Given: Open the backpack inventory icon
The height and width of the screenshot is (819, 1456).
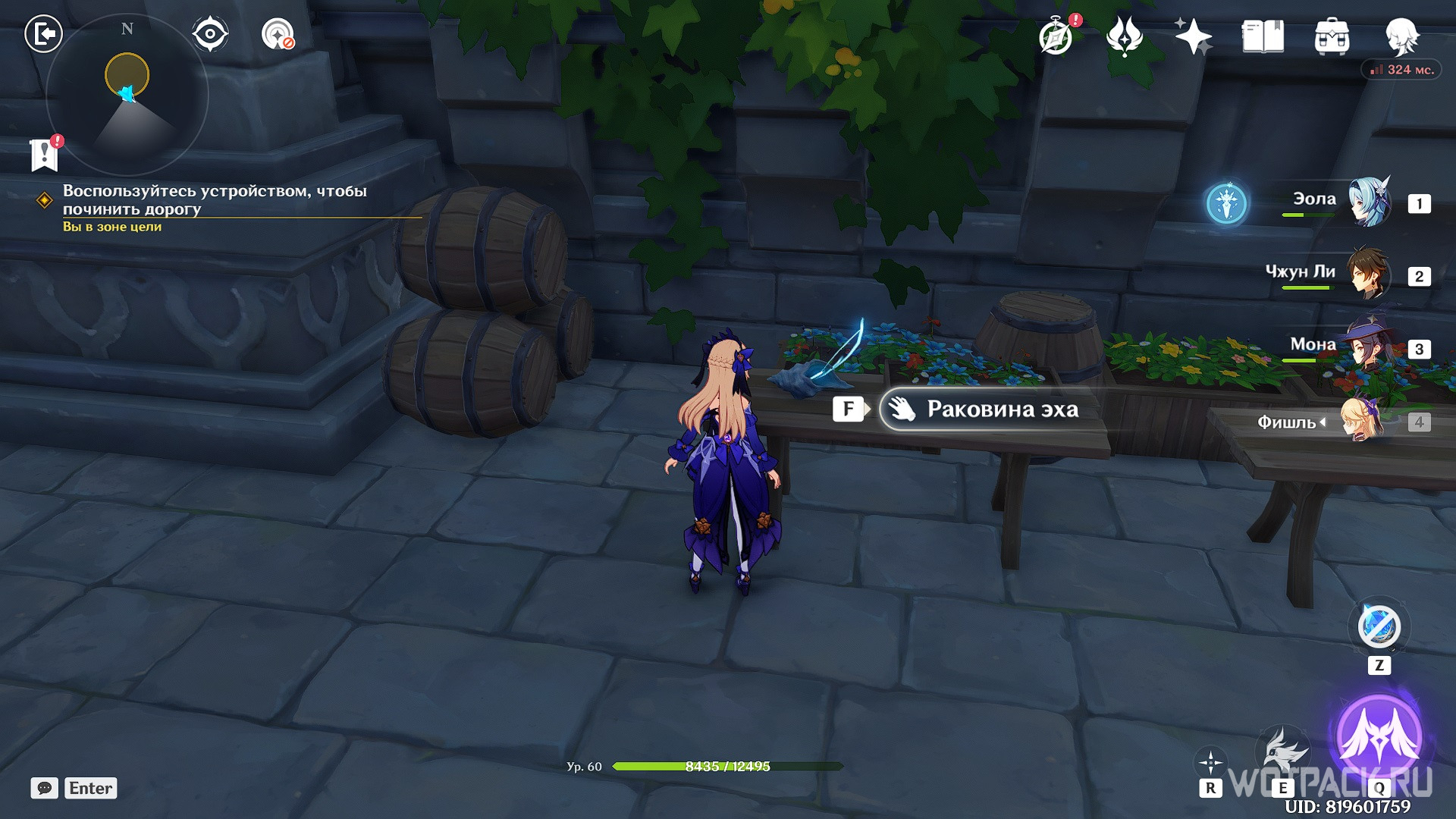Looking at the screenshot, I should click(1332, 36).
